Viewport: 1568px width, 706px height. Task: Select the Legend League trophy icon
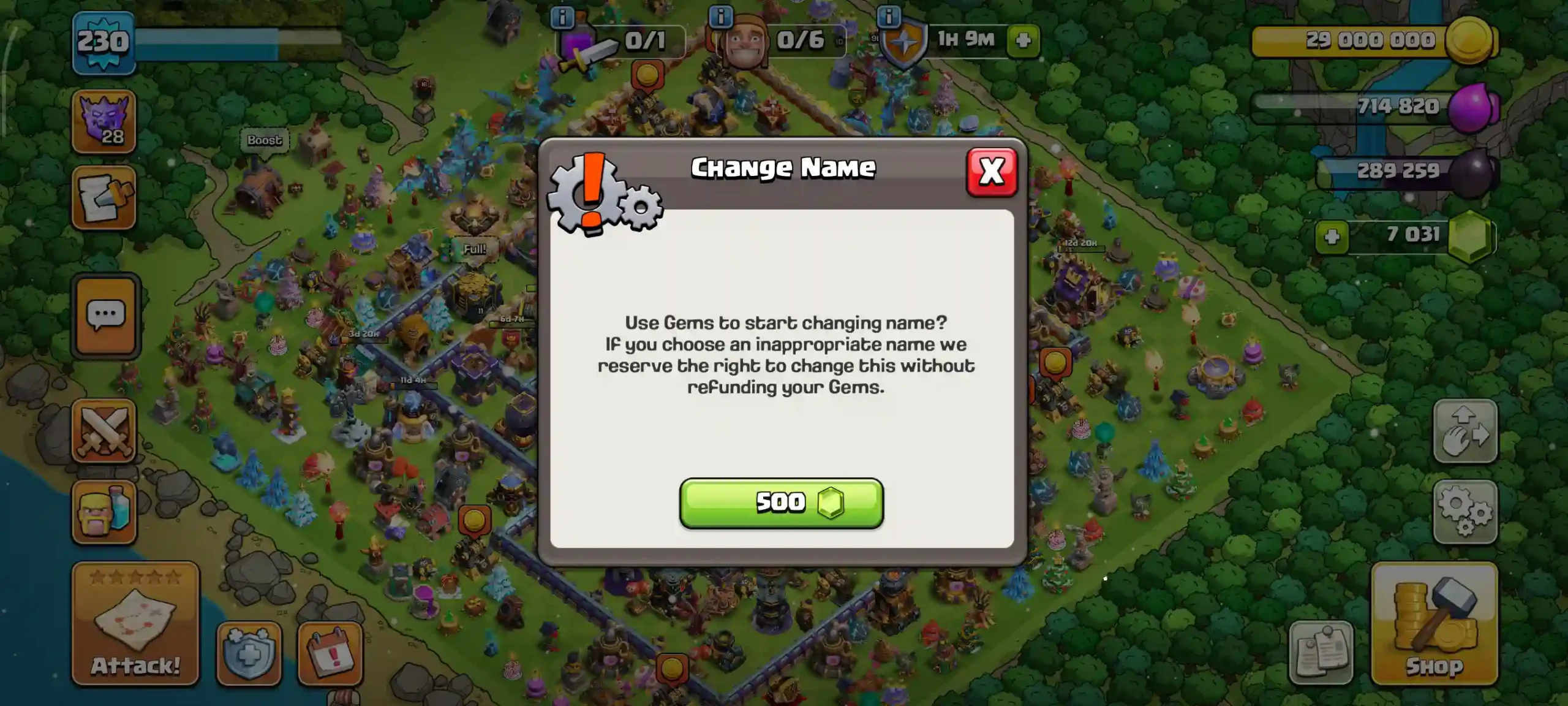[105, 121]
